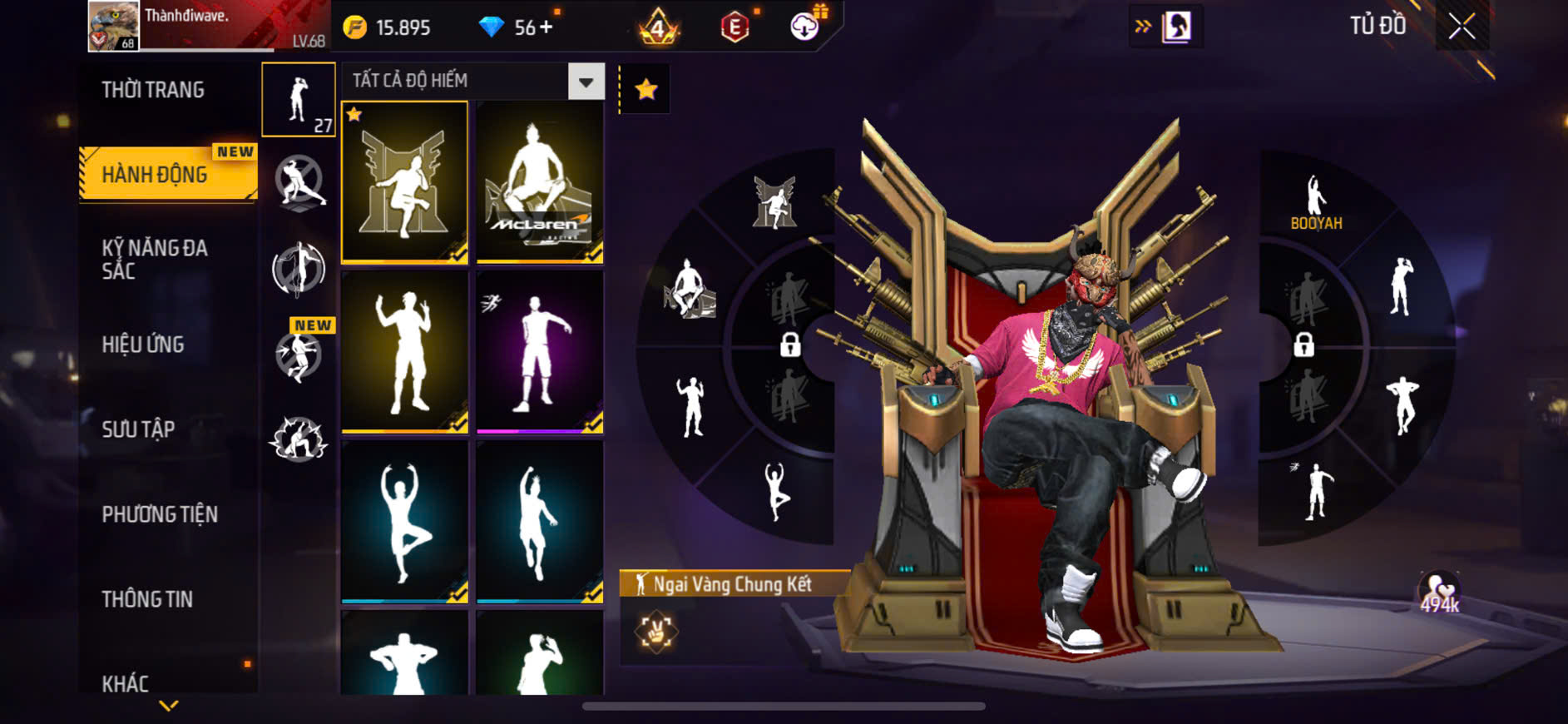Open the Hiệu Ứng section

[143, 345]
